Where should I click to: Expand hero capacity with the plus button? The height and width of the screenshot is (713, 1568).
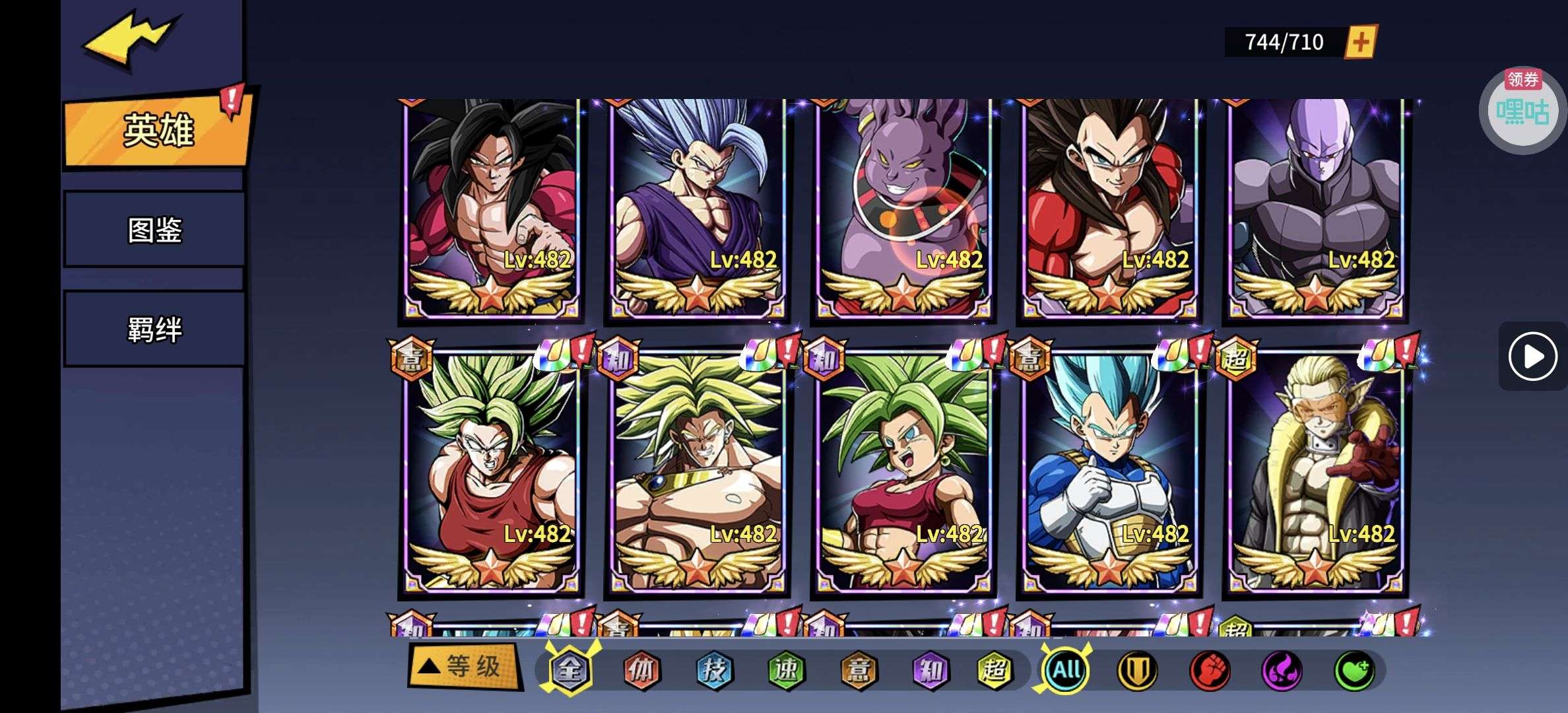click(x=1361, y=43)
